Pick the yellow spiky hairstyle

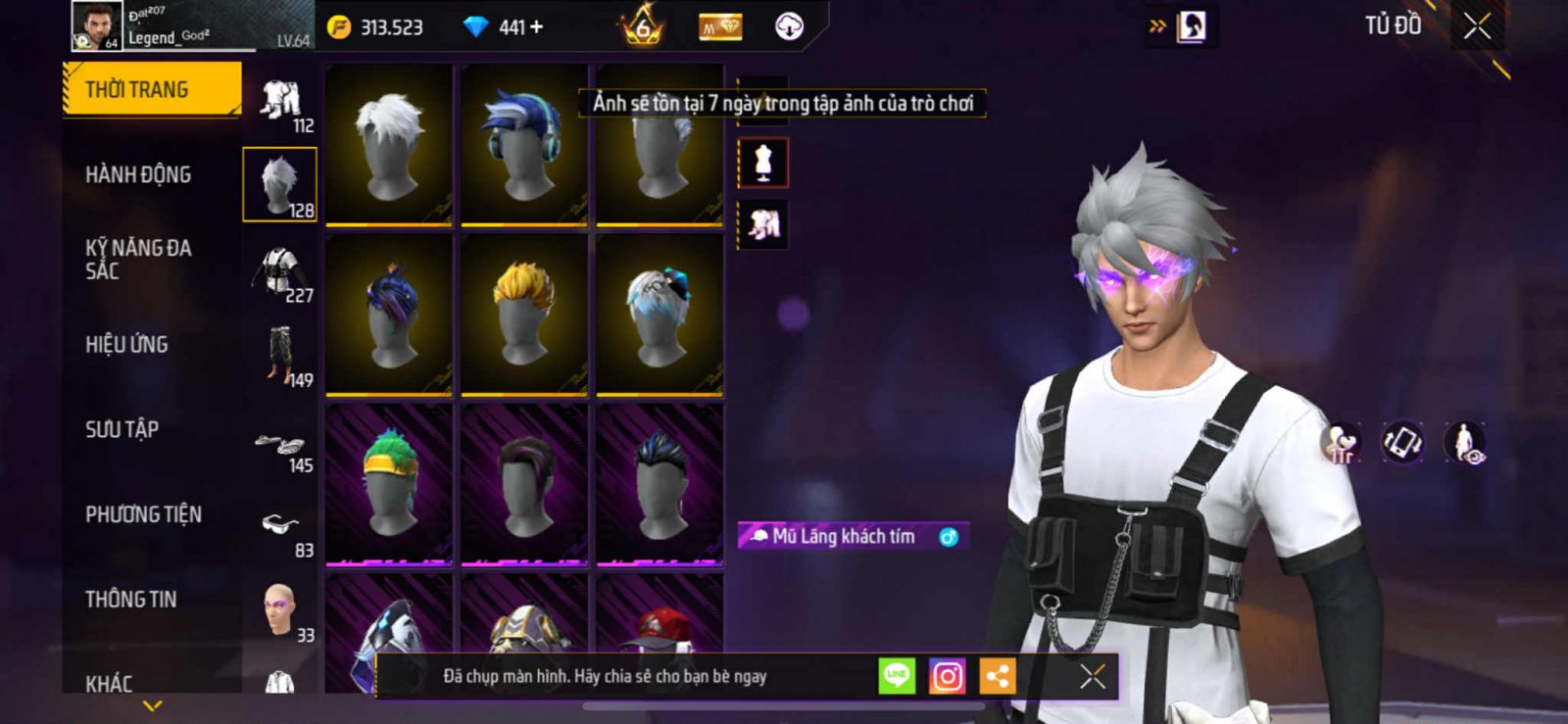(x=524, y=314)
